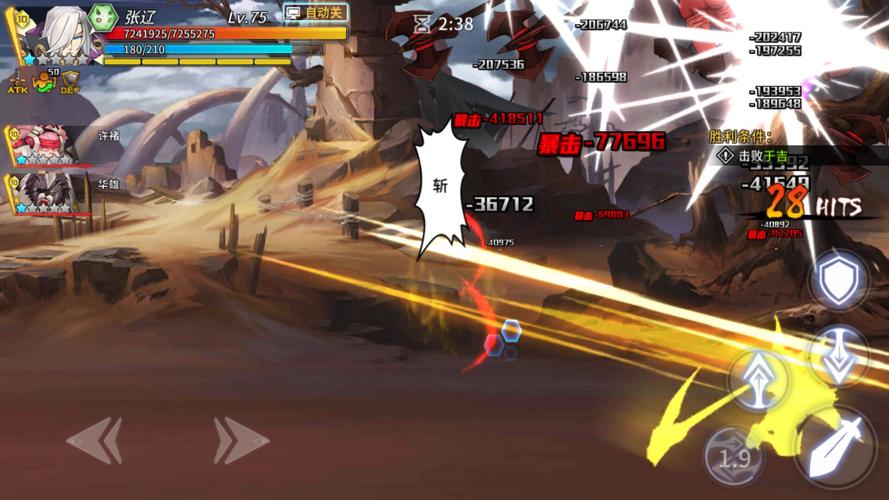The width and height of the screenshot is (889, 500).
Task: Toggle the 自动关 auto-battle button
Action: pos(315,13)
